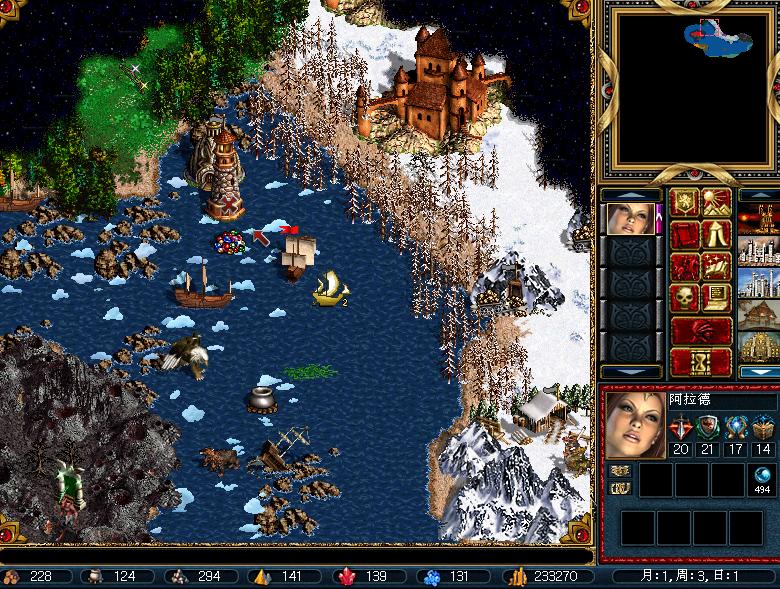Click the move hero horse button
Screen dimensions: 780x589
click(685, 267)
